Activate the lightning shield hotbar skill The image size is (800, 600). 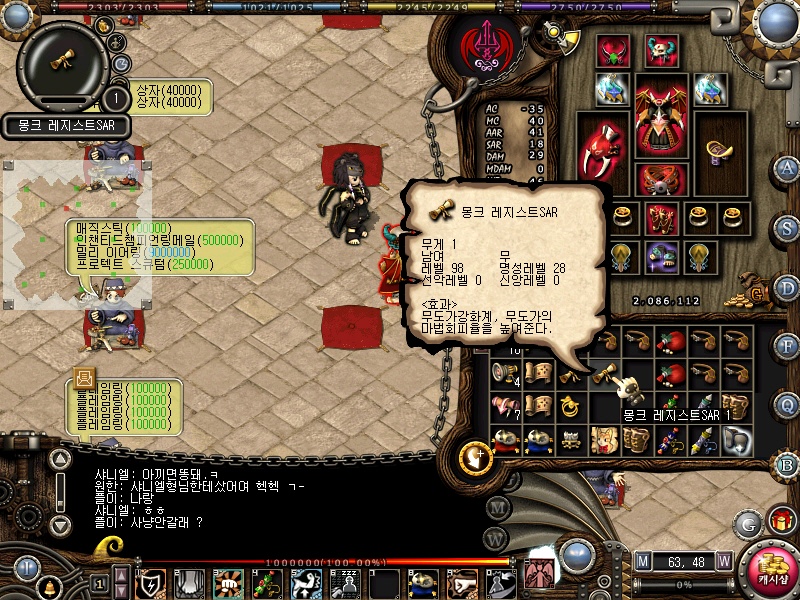tap(152, 583)
